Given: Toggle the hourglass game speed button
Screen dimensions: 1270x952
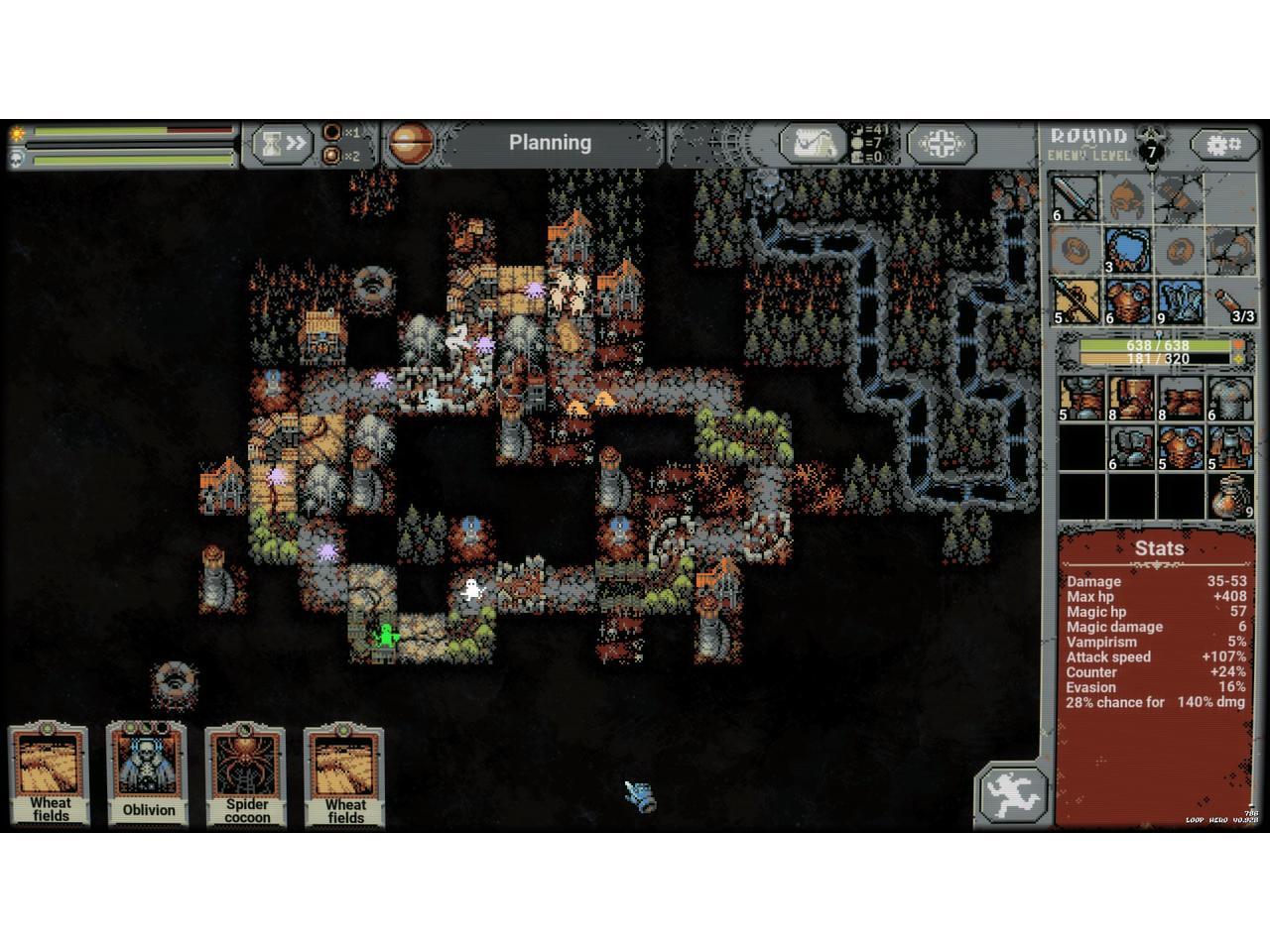Looking at the screenshot, I should click(282, 145).
